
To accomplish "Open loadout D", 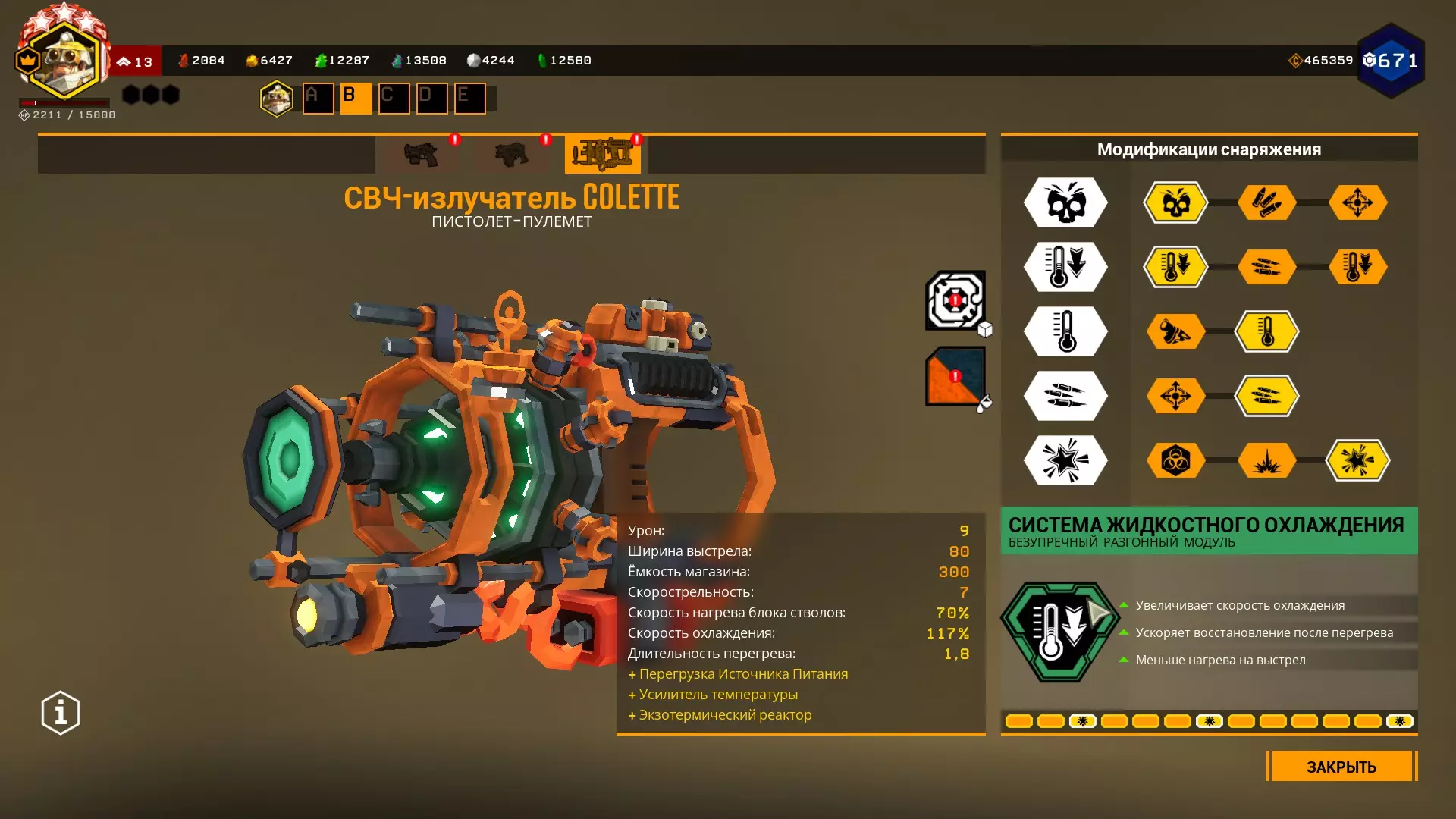I will (x=431, y=98).
